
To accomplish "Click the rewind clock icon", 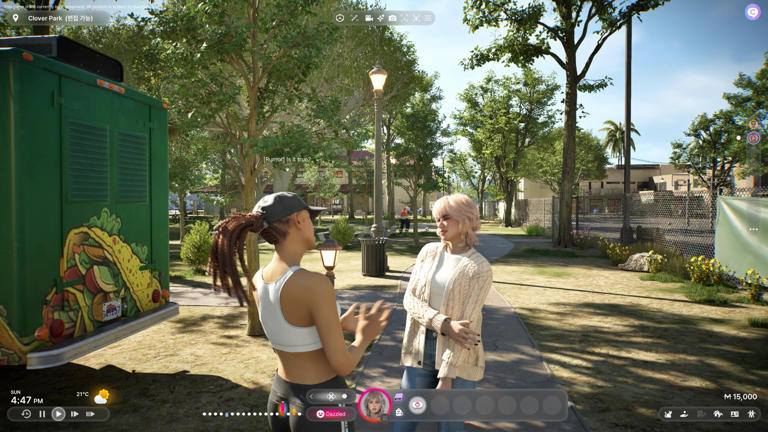I will click(26, 414).
